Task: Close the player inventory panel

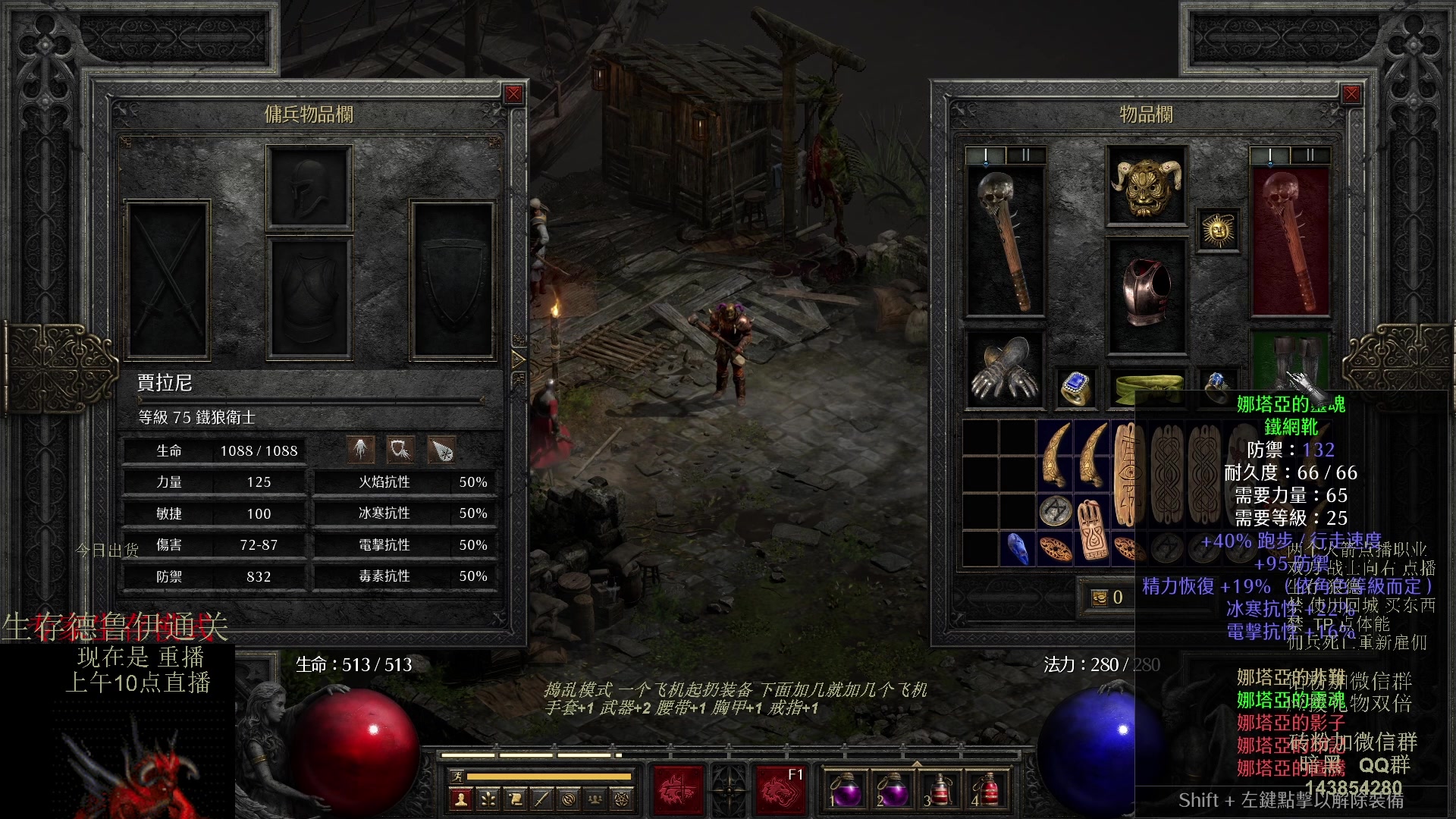Action: (1351, 94)
